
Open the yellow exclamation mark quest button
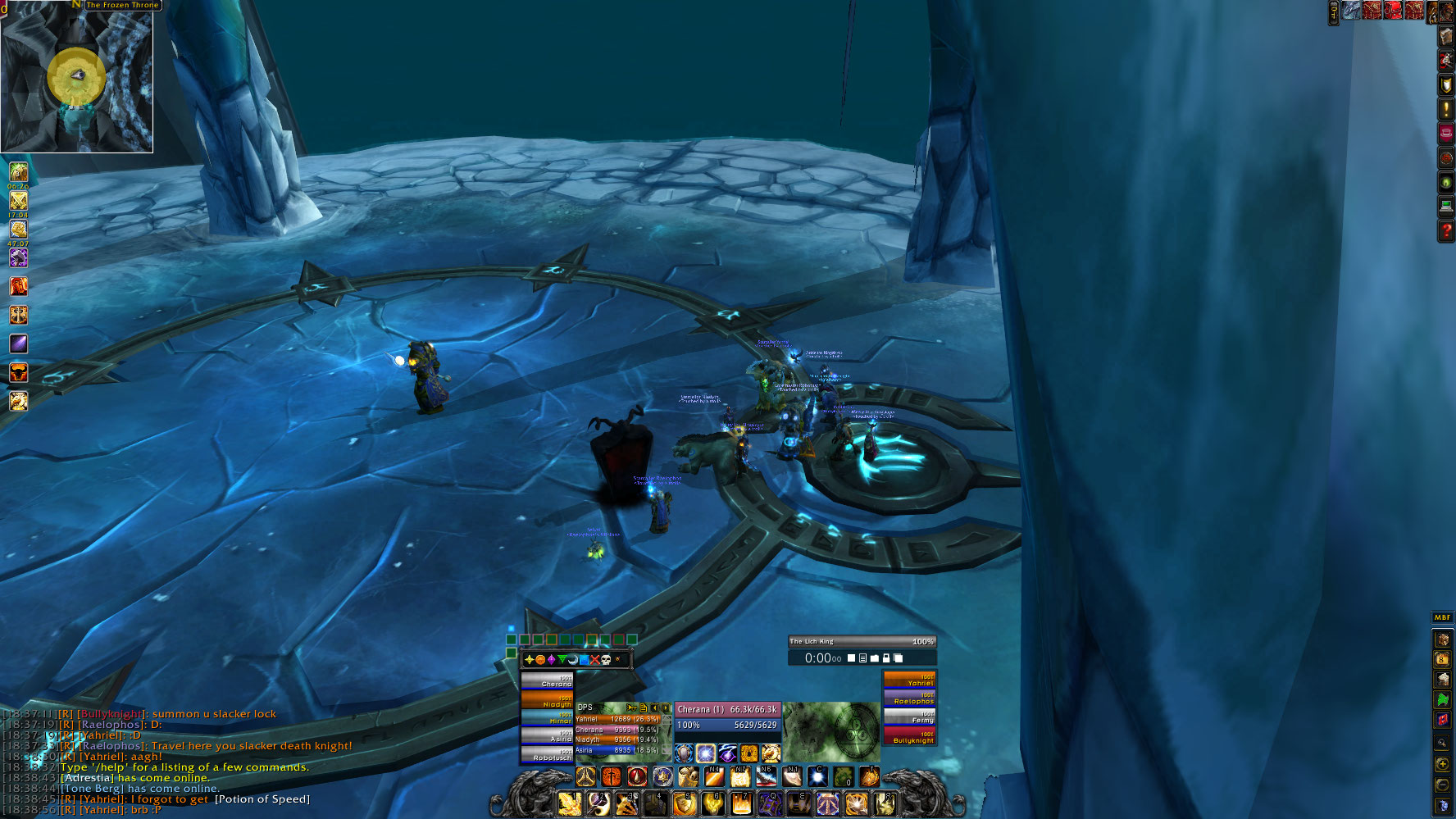1446,109
